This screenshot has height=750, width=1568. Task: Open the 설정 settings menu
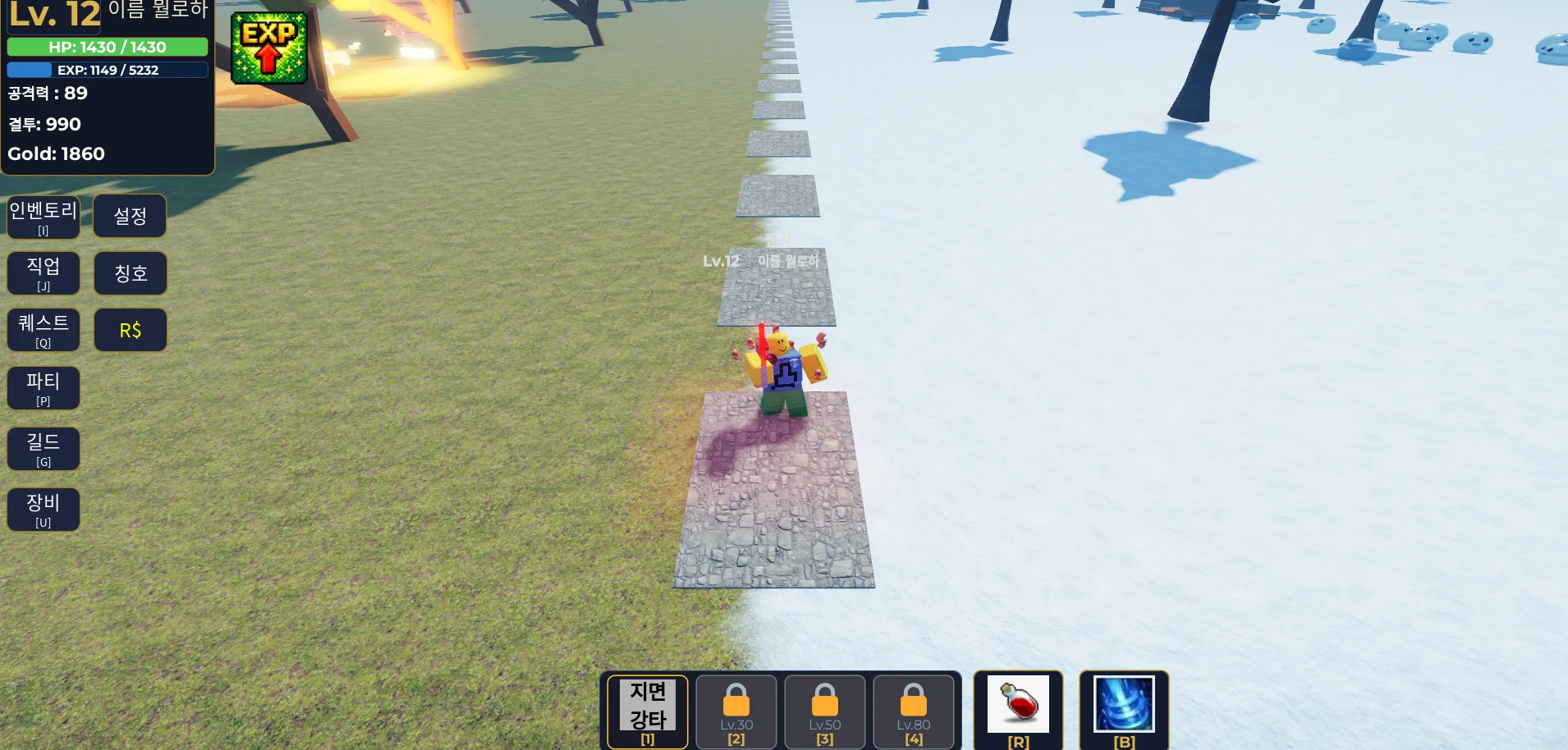click(130, 216)
